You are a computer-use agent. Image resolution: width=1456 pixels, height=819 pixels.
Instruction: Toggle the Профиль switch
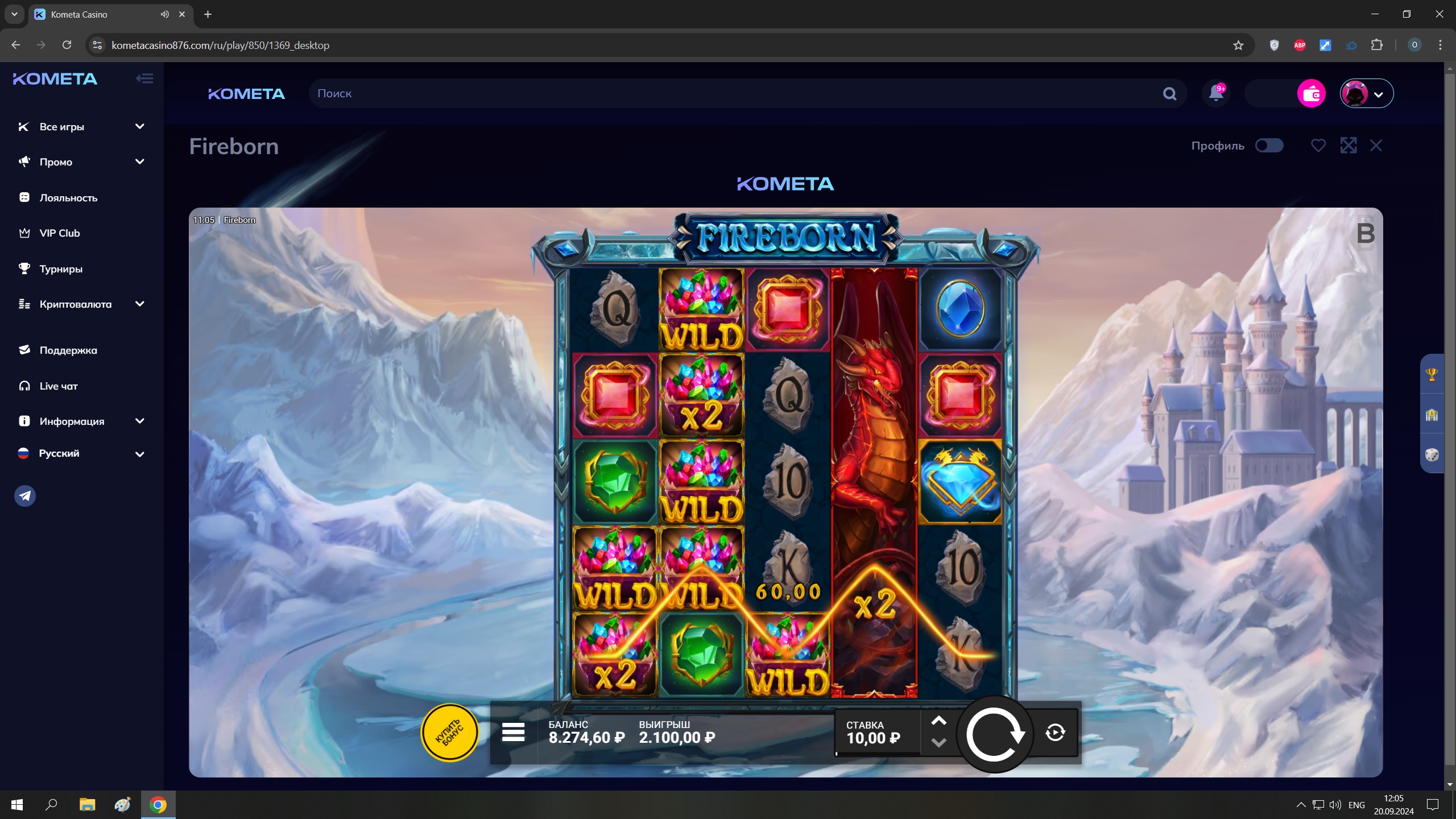pos(1269,146)
